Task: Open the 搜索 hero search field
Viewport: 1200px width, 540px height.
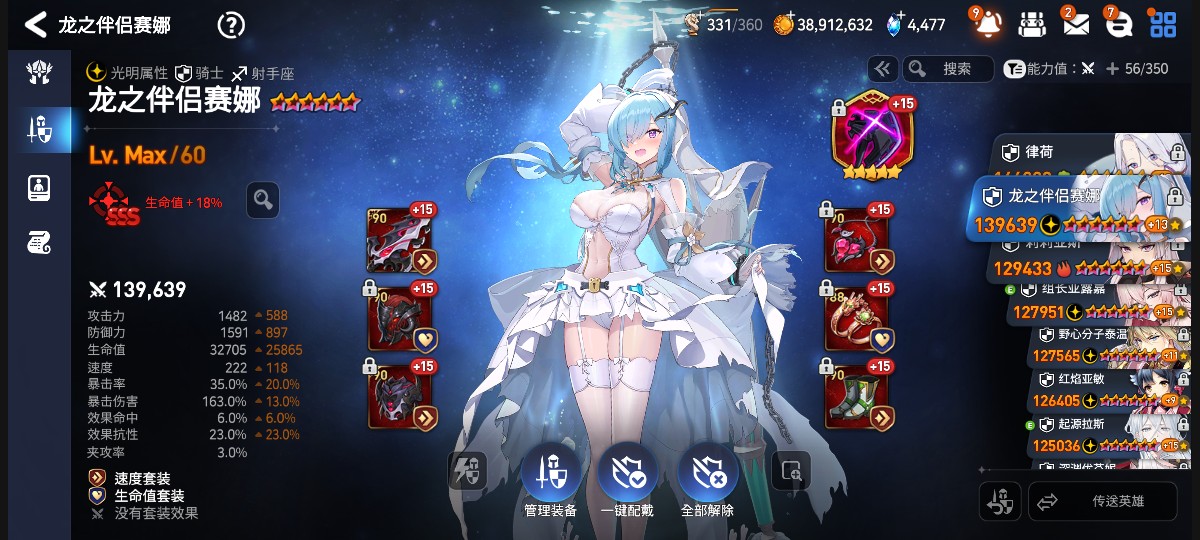Action: pos(948,68)
